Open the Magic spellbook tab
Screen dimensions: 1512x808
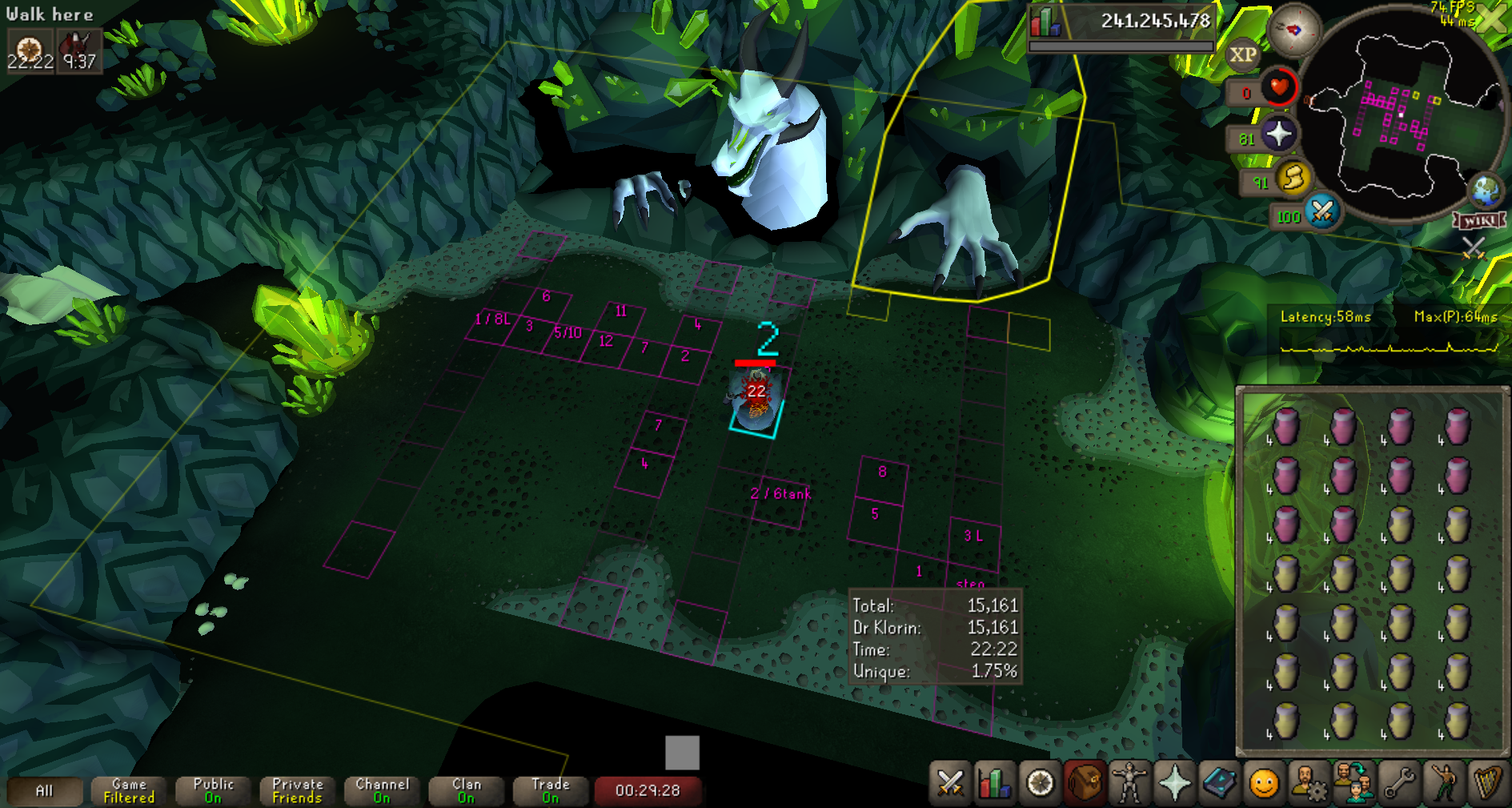1219,782
